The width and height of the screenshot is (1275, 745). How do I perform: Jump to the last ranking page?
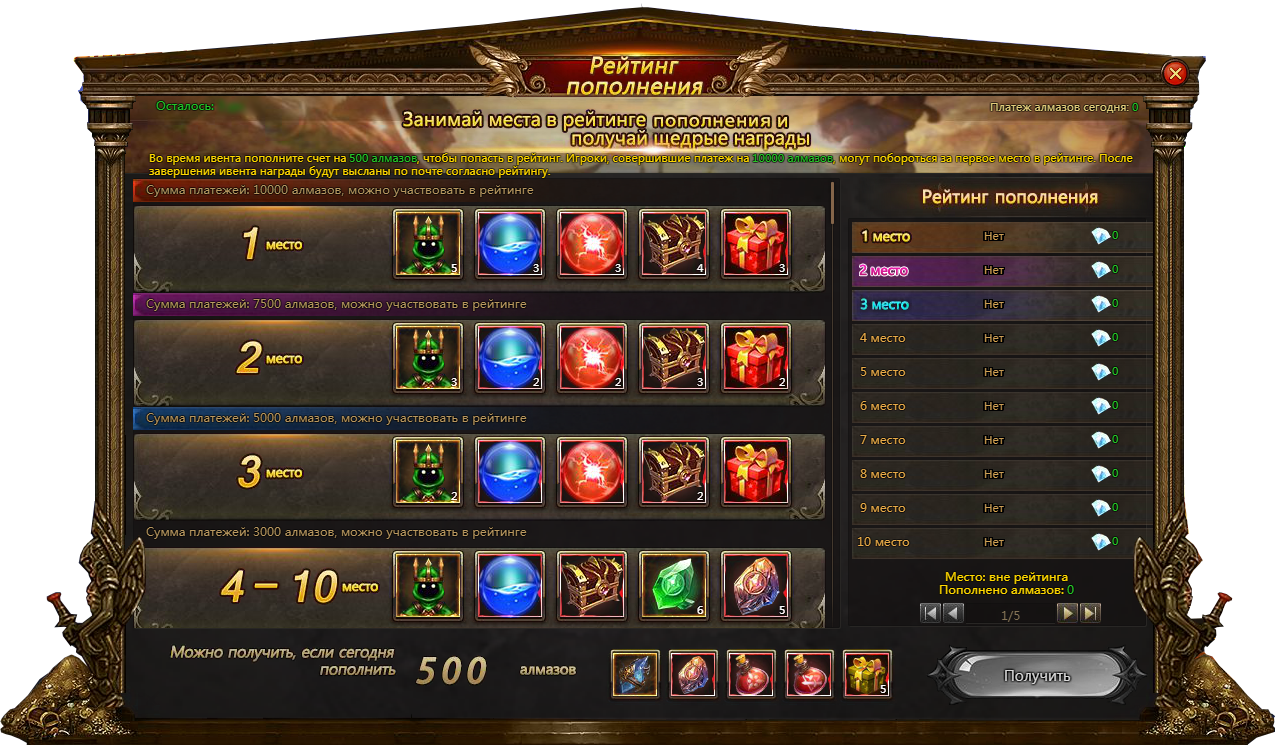click(x=1091, y=613)
